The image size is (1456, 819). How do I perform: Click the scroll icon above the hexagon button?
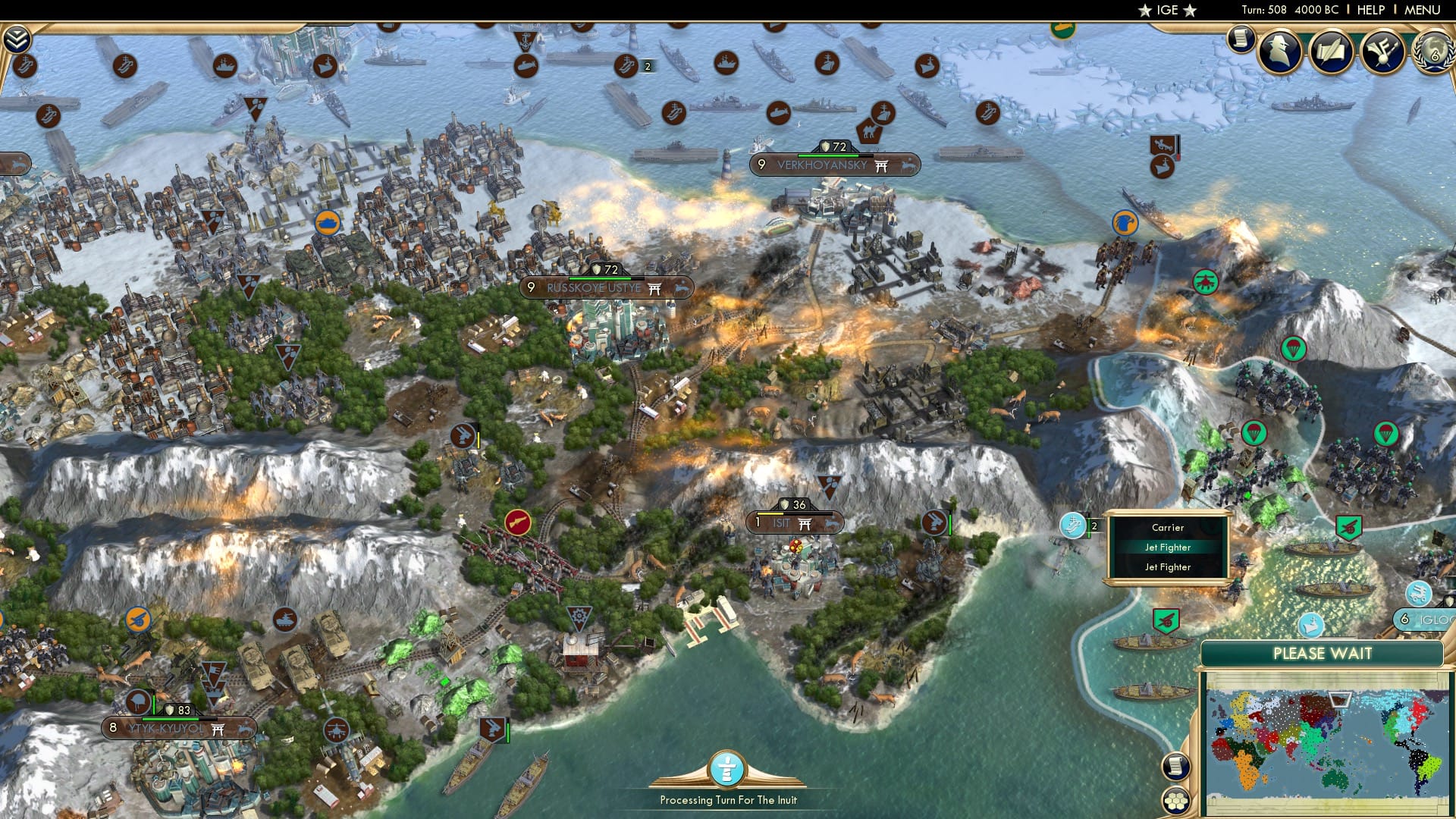coord(1178,766)
